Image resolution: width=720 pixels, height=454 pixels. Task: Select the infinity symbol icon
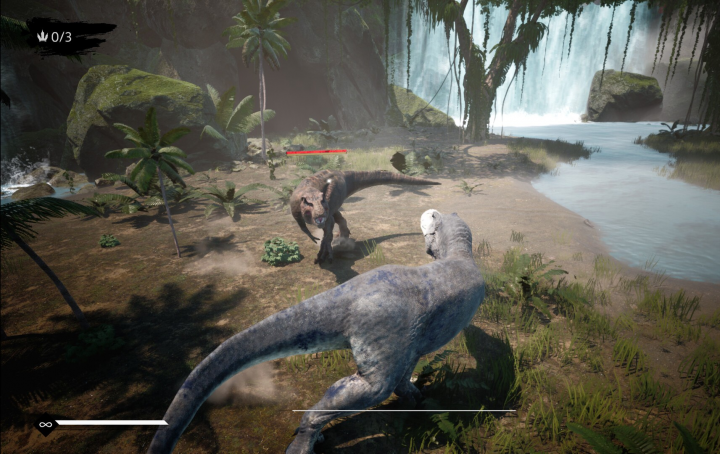[x=44, y=424]
